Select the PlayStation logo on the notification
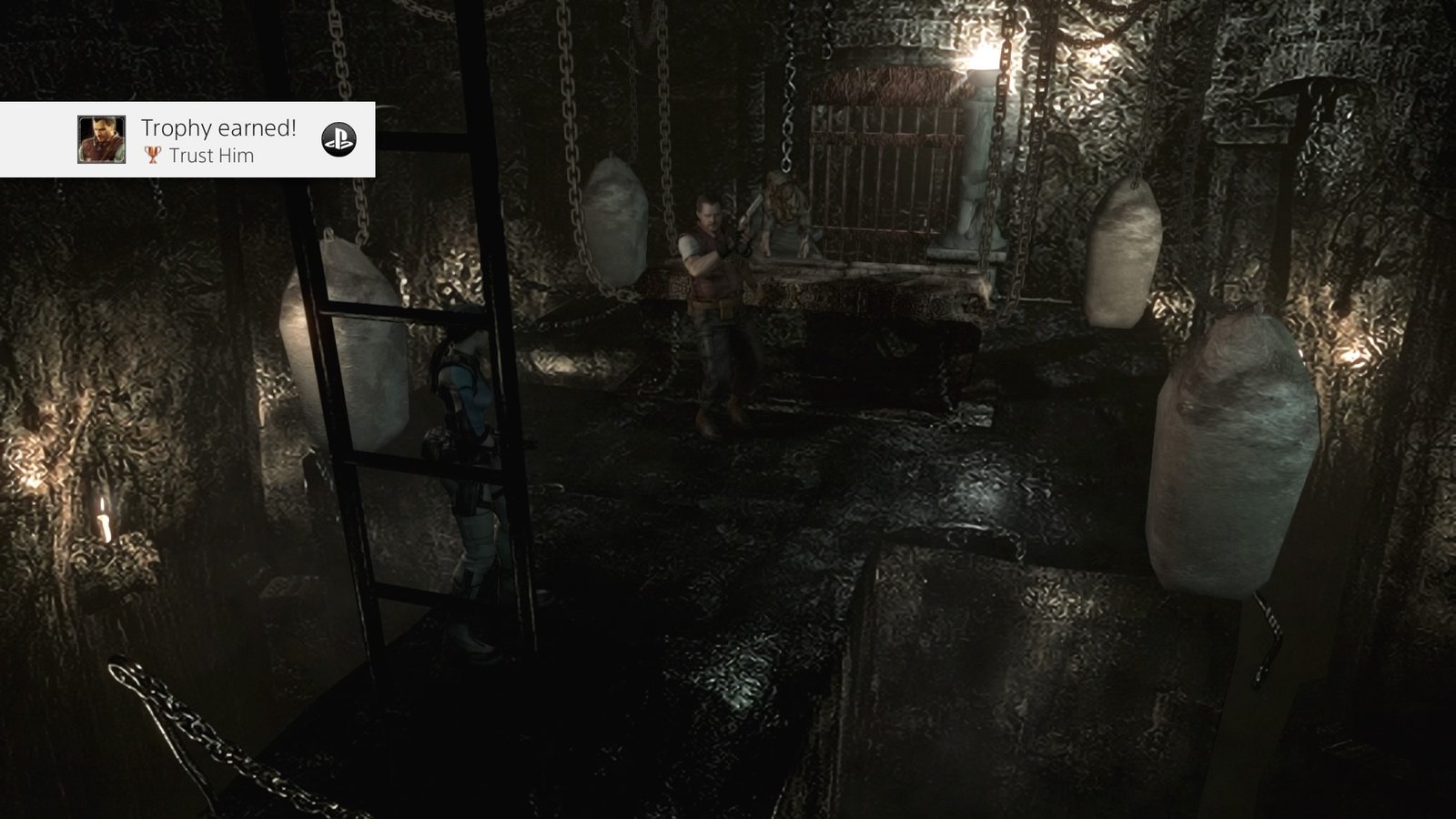Image resolution: width=1456 pixels, height=819 pixels. pos(339,139)
